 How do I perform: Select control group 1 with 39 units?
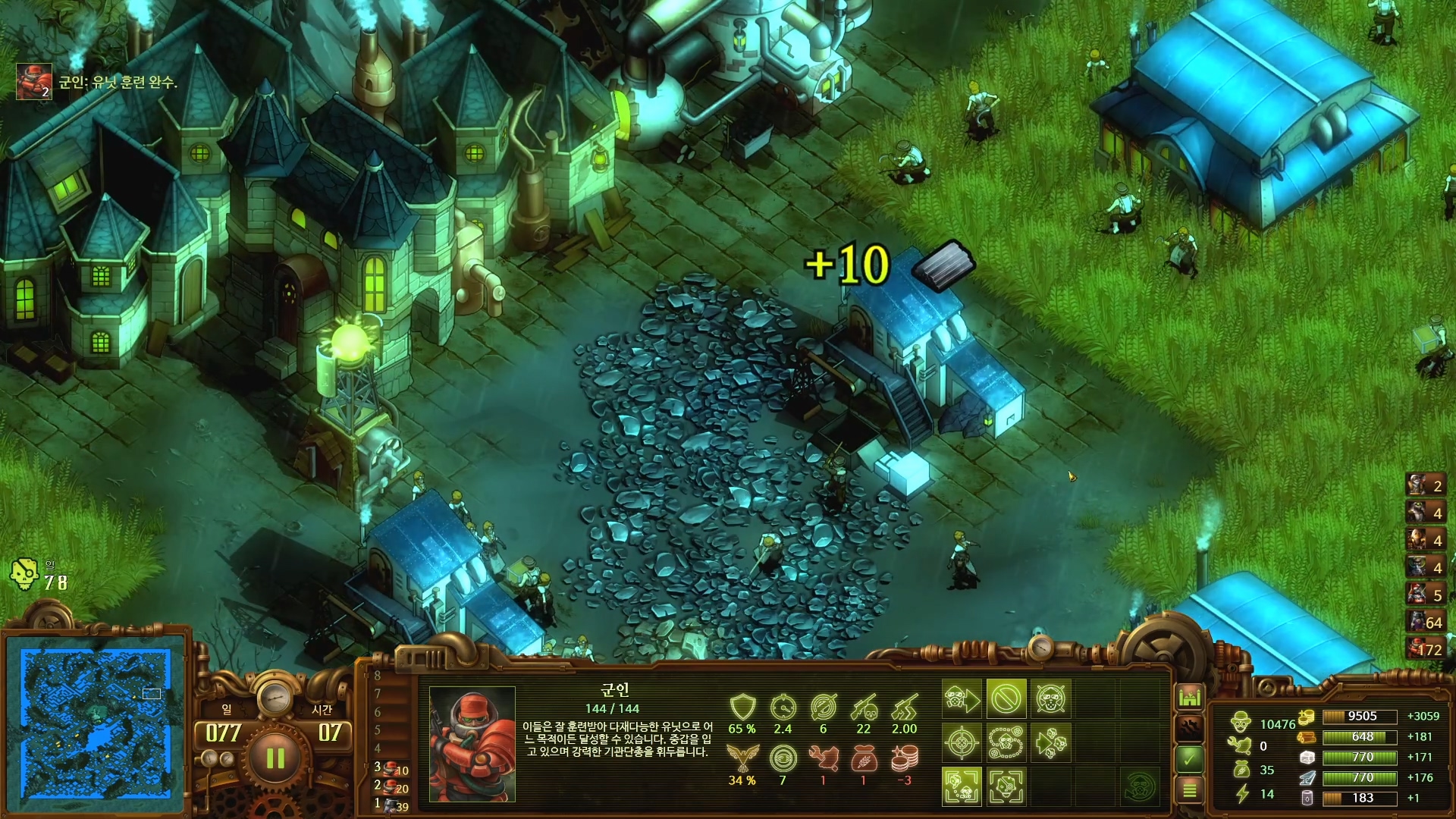click(392, 805)
